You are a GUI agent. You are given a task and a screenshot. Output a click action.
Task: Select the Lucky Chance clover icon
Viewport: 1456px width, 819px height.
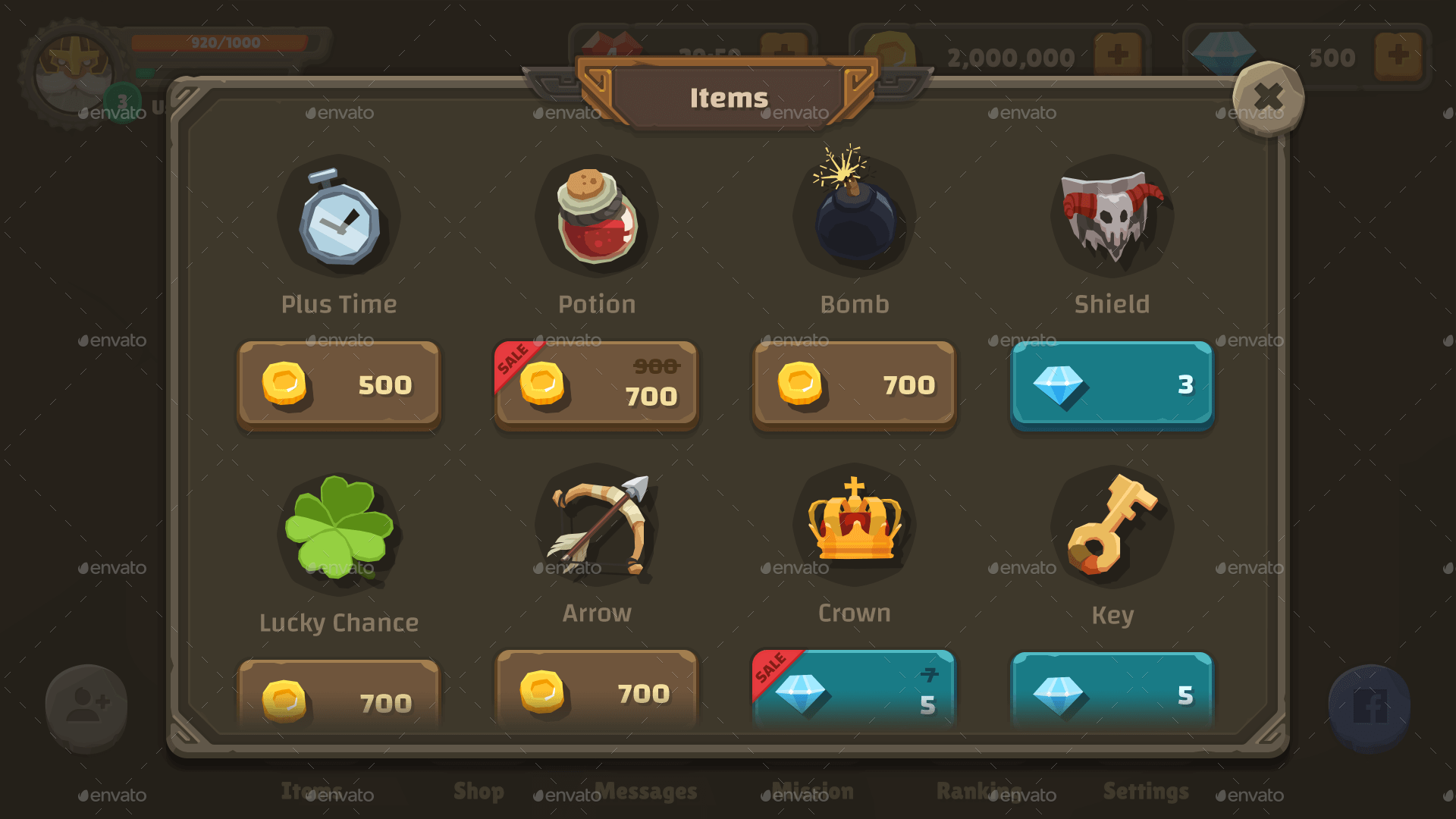click(339, 531)
